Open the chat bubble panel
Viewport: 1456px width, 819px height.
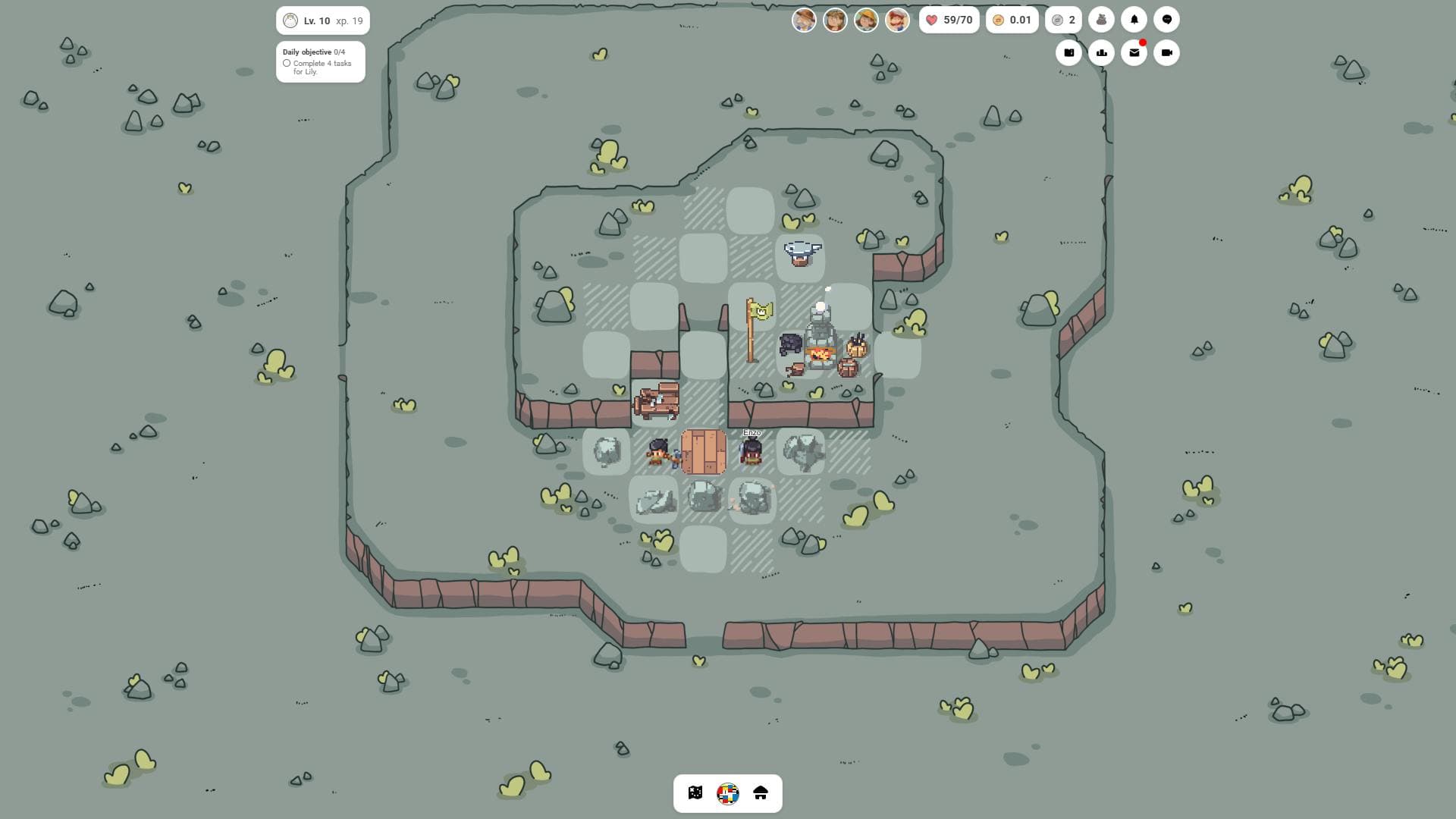pos(1166,19)
